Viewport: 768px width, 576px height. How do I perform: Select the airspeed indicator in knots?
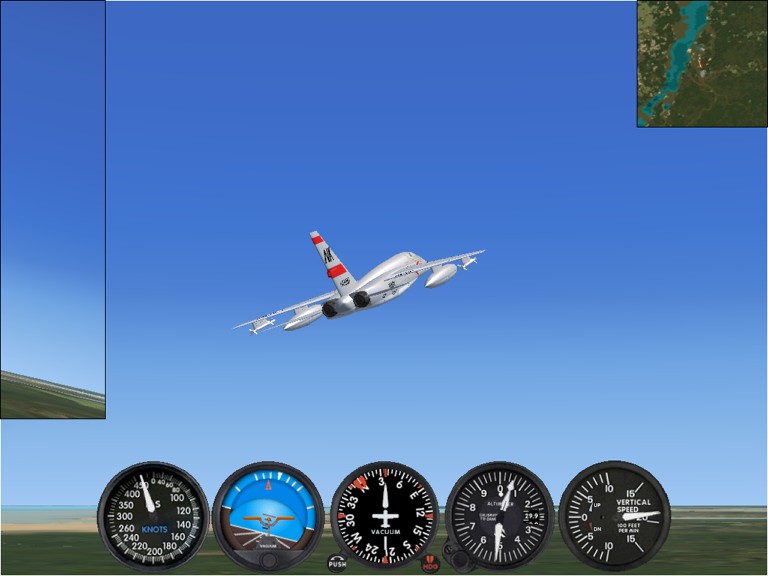[x=153, y=515]
